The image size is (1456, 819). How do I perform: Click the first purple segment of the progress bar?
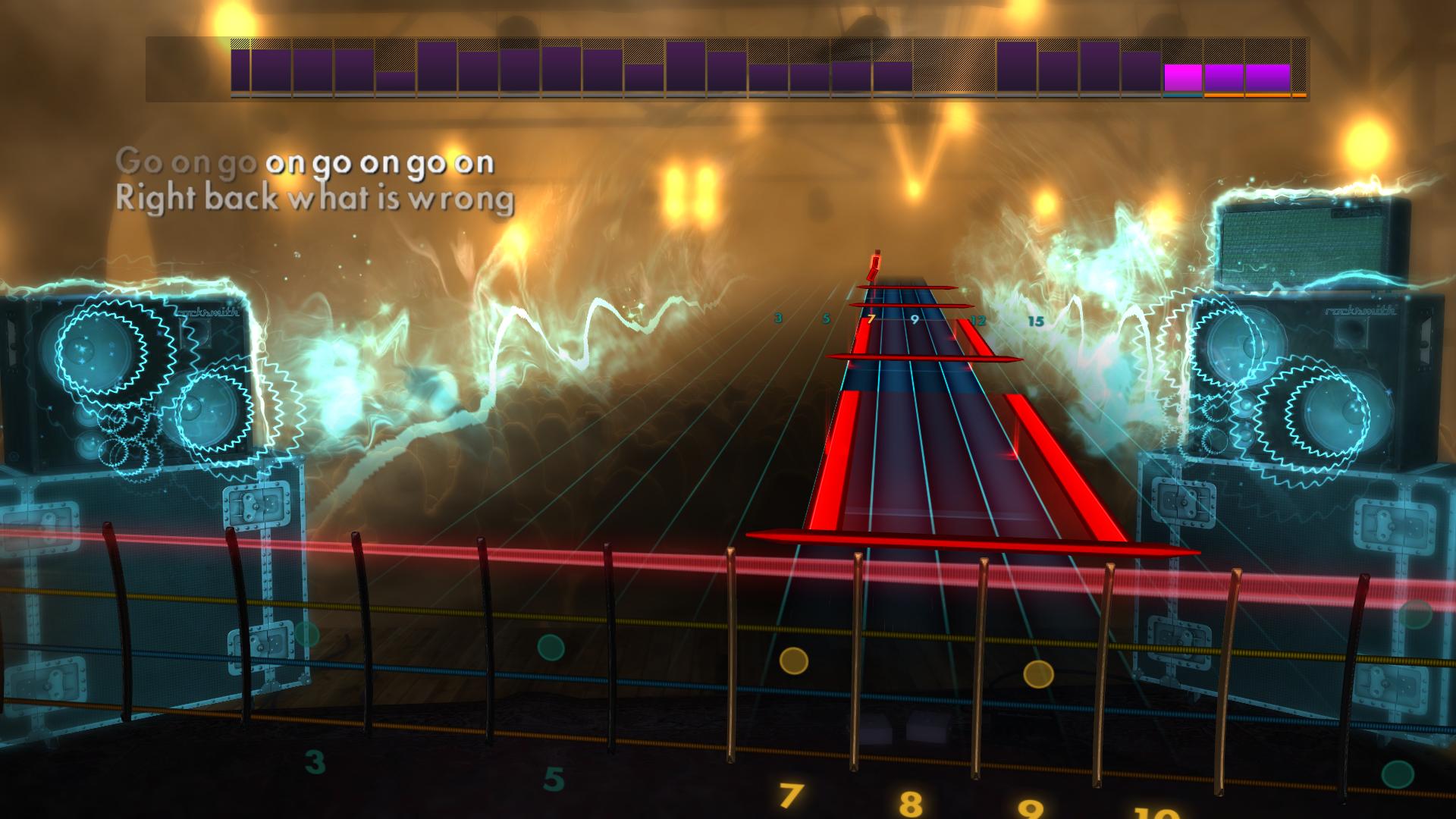(241, 68)
